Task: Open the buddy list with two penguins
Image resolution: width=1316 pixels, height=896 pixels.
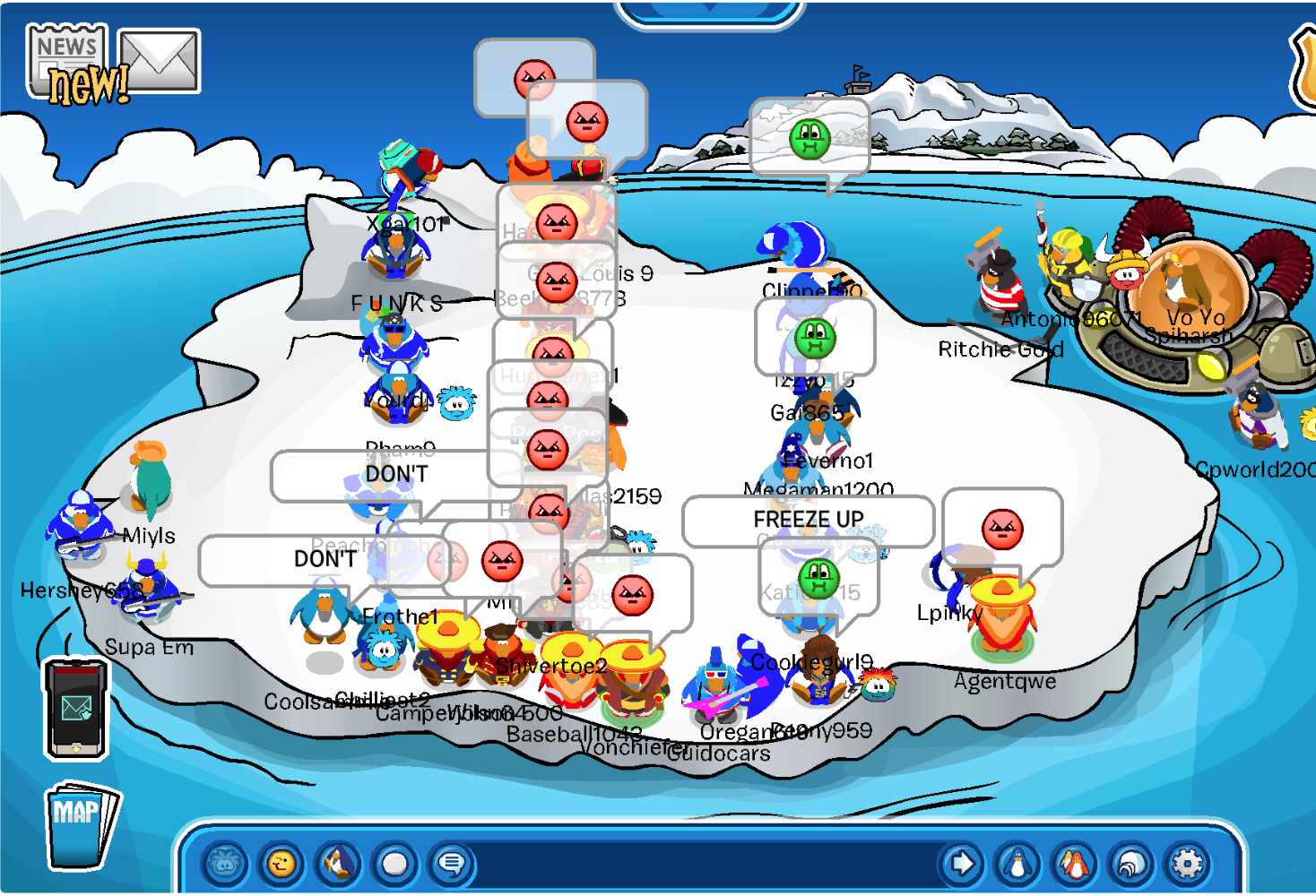Action: point(1074,864)
